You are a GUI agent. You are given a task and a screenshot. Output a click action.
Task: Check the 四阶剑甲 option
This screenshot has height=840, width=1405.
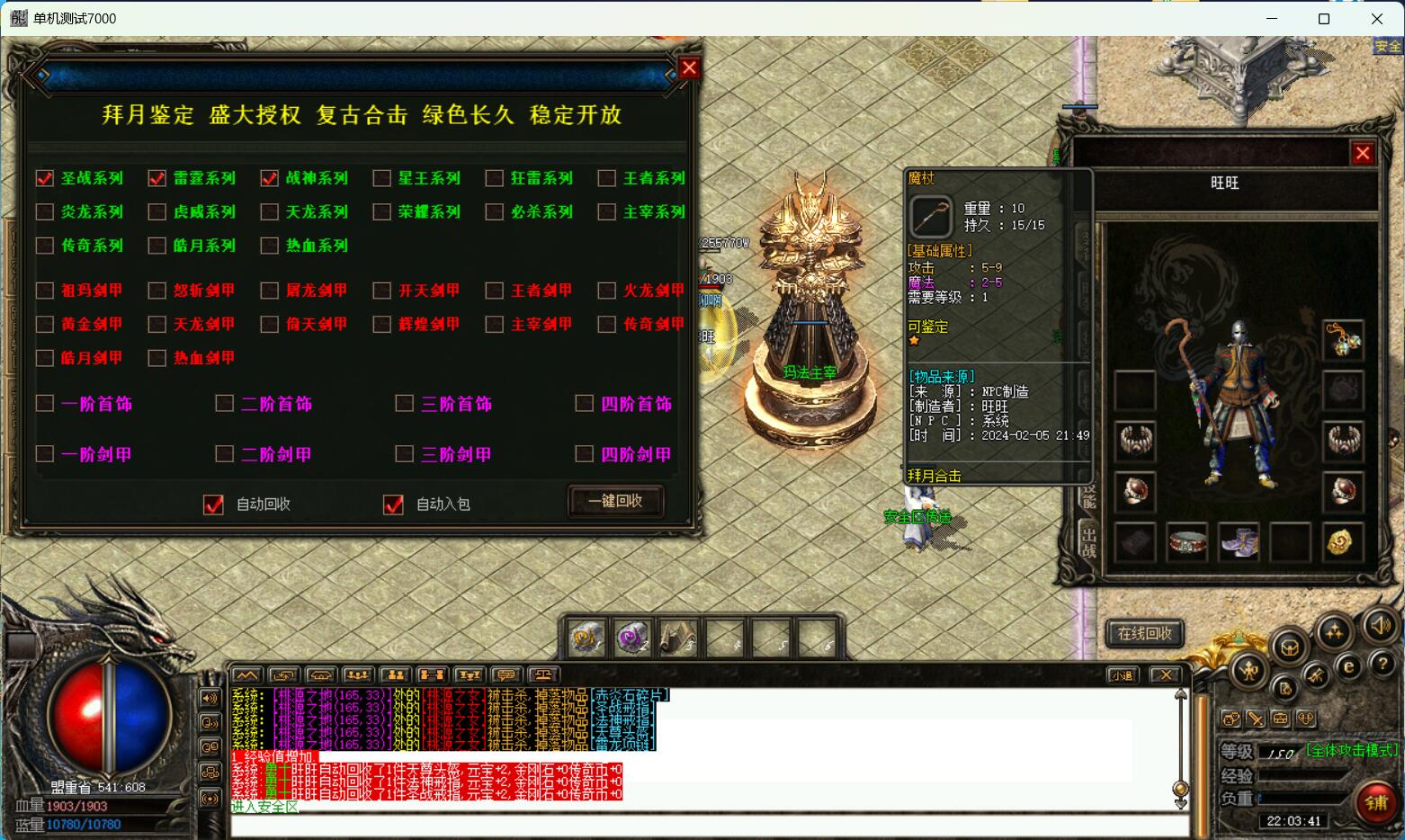[585, 454]
